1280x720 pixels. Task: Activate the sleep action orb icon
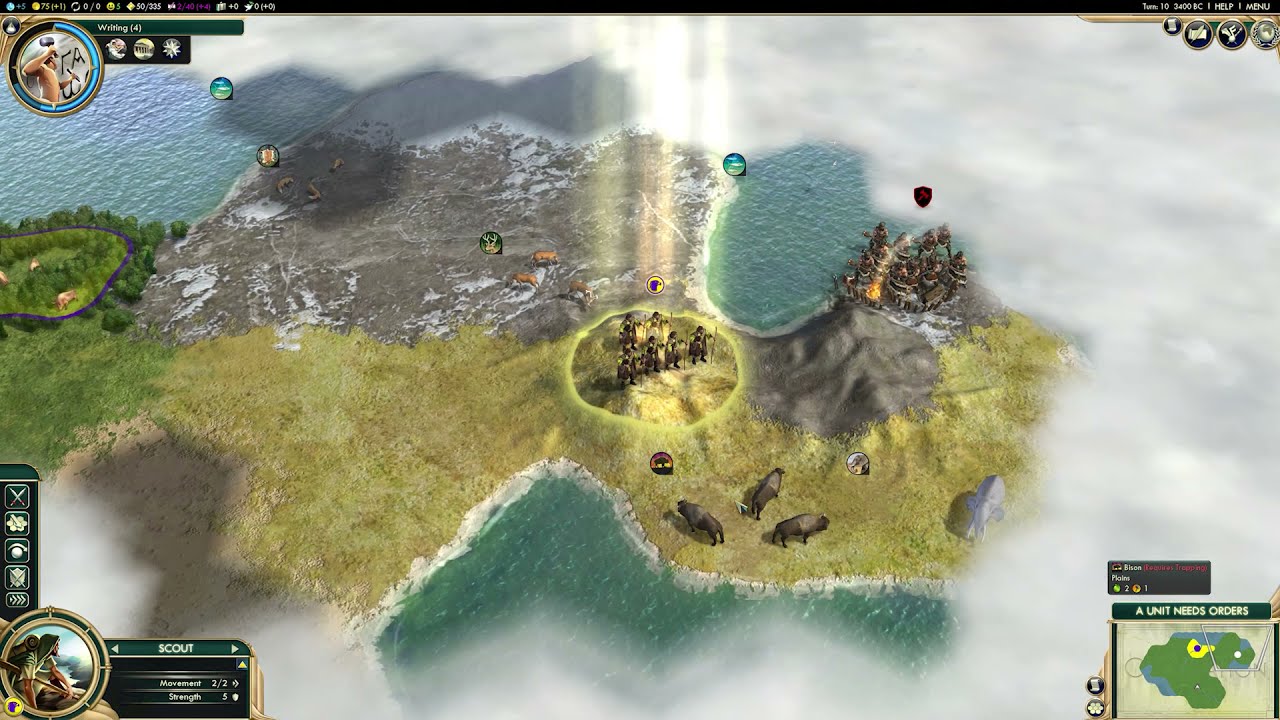(18, 550)
